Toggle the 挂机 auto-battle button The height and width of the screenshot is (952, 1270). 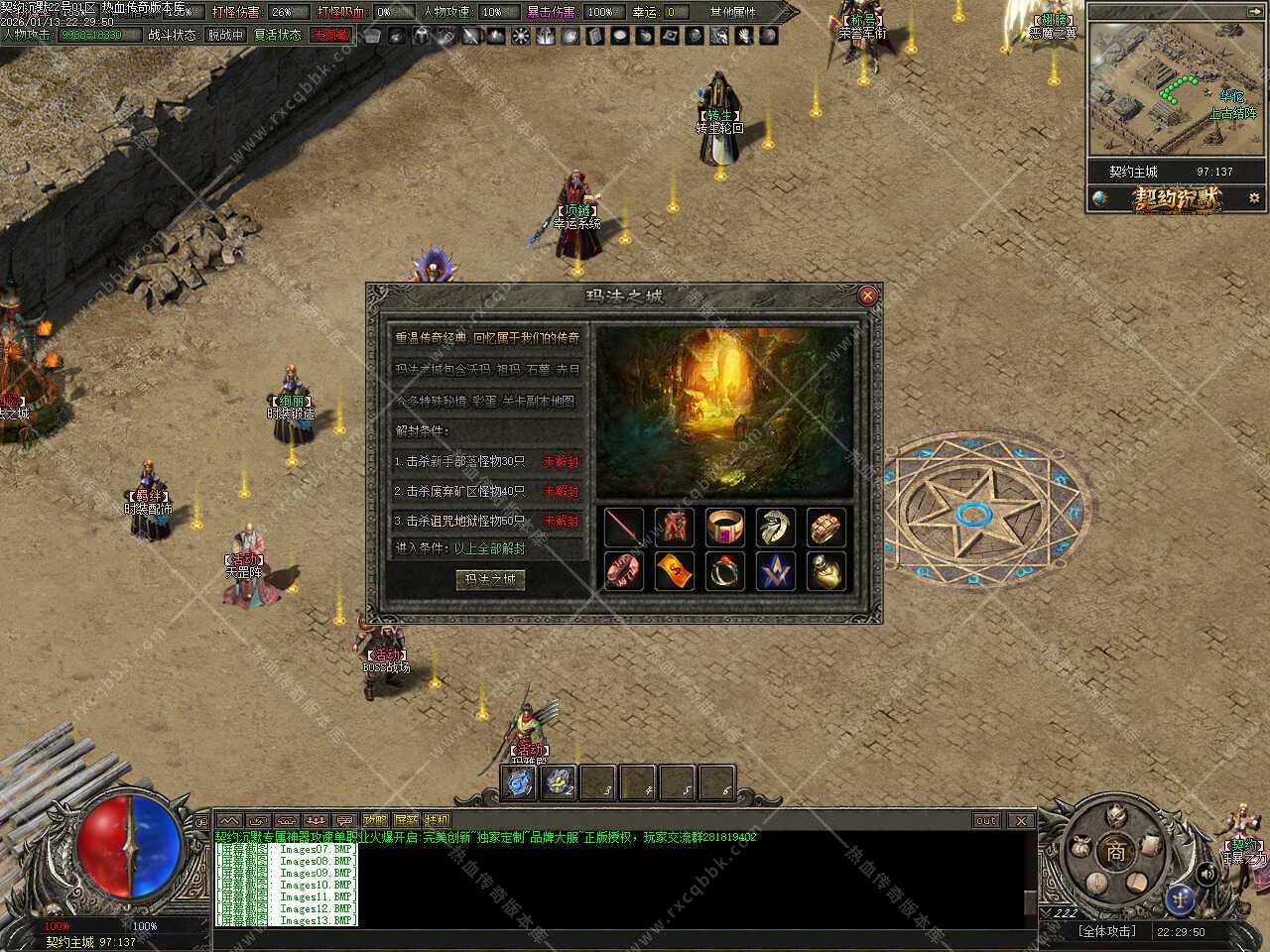tap(437, 820)
